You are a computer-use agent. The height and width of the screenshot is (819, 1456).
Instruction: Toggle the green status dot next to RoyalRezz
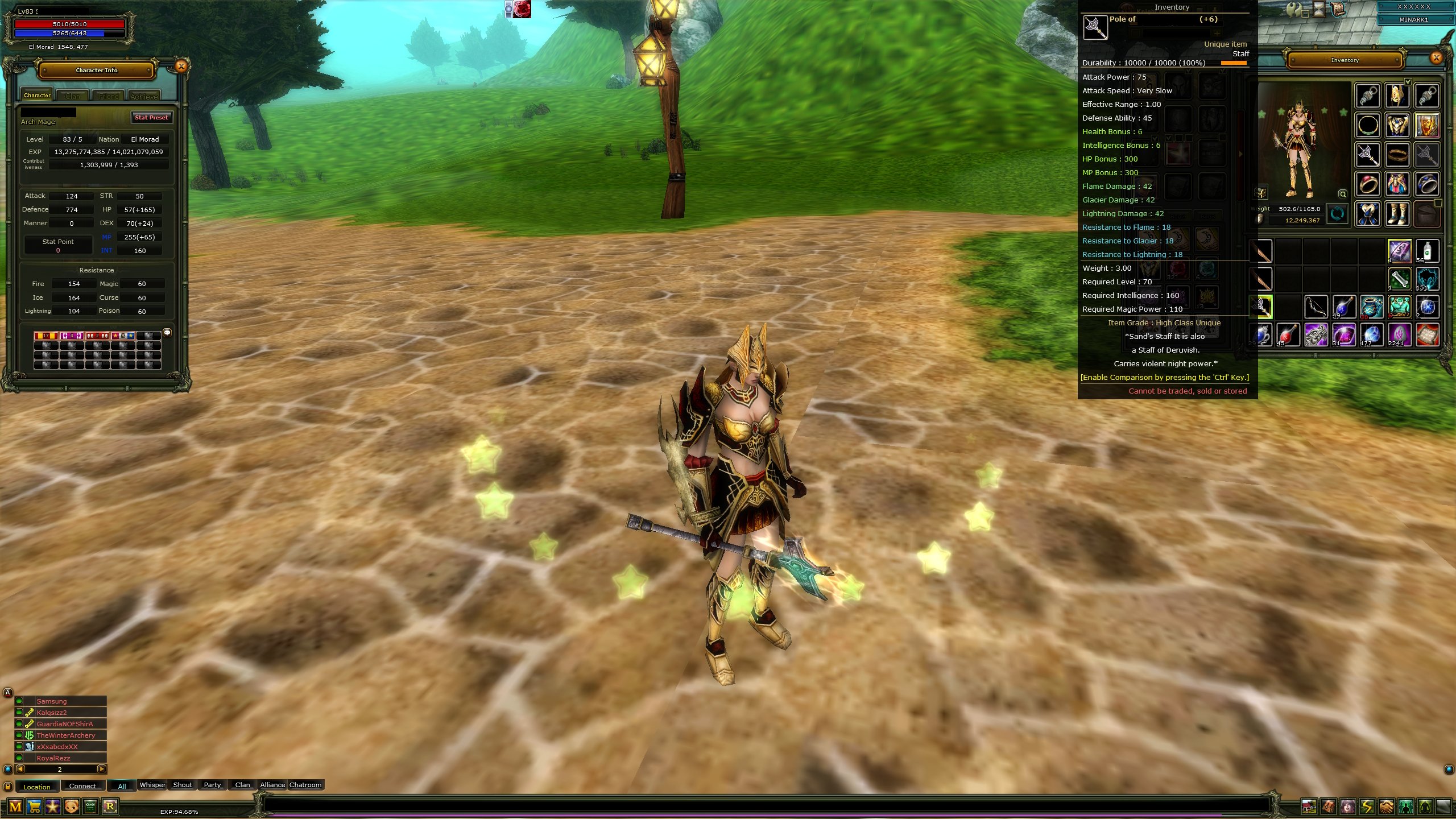(19, 758)
